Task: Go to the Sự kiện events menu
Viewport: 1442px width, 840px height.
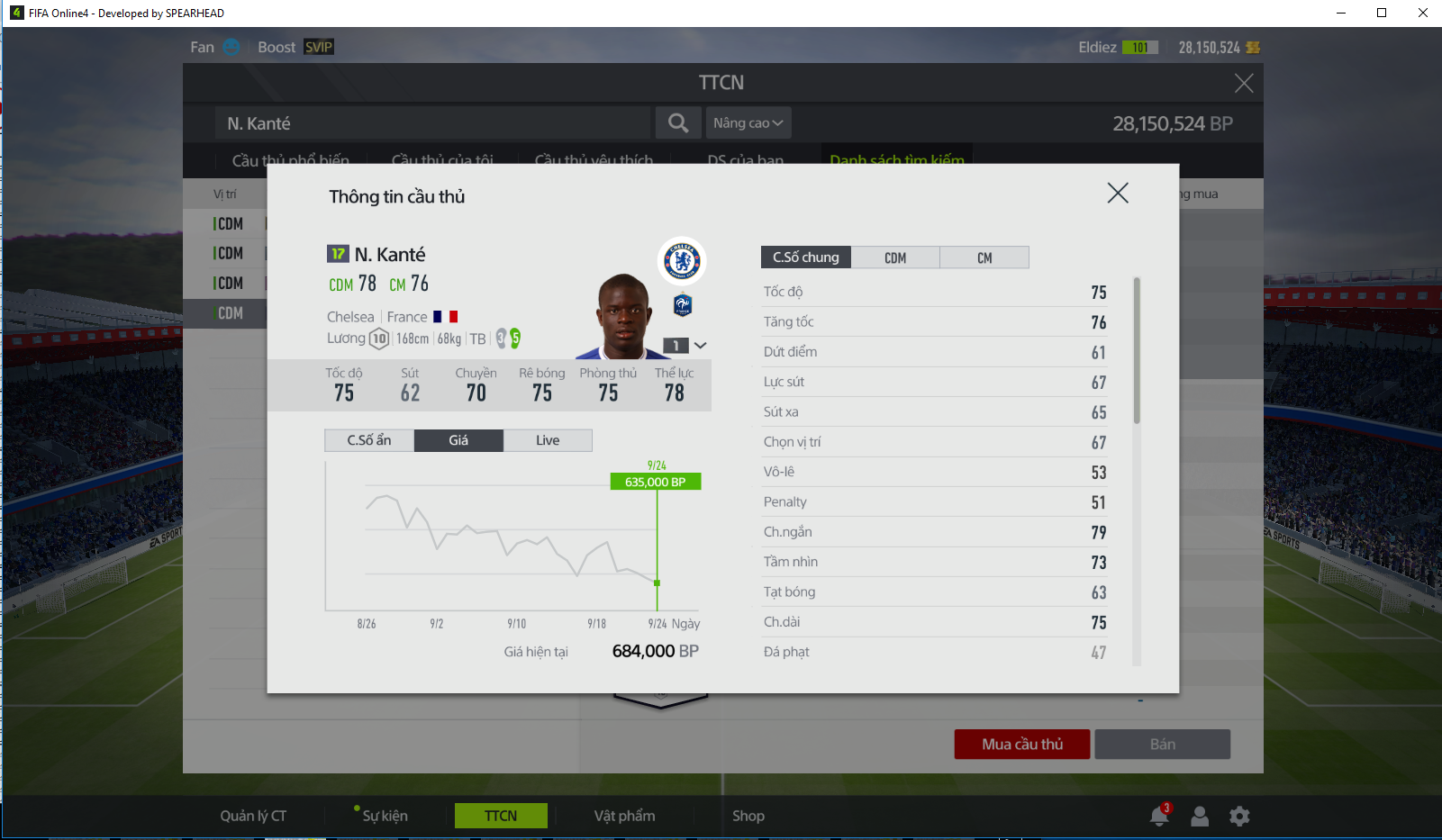Action: (385, 816)
